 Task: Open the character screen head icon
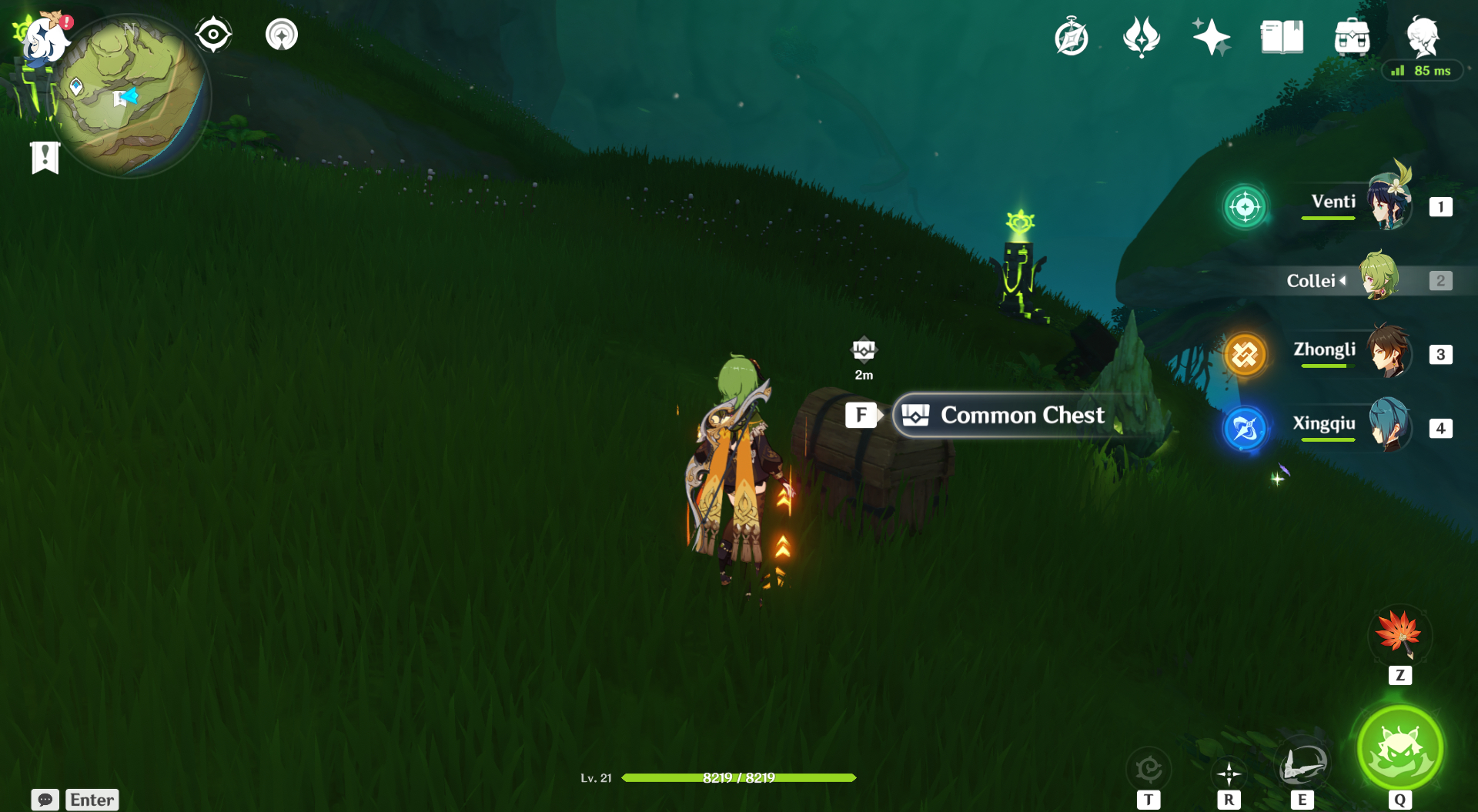[1422, 35]
